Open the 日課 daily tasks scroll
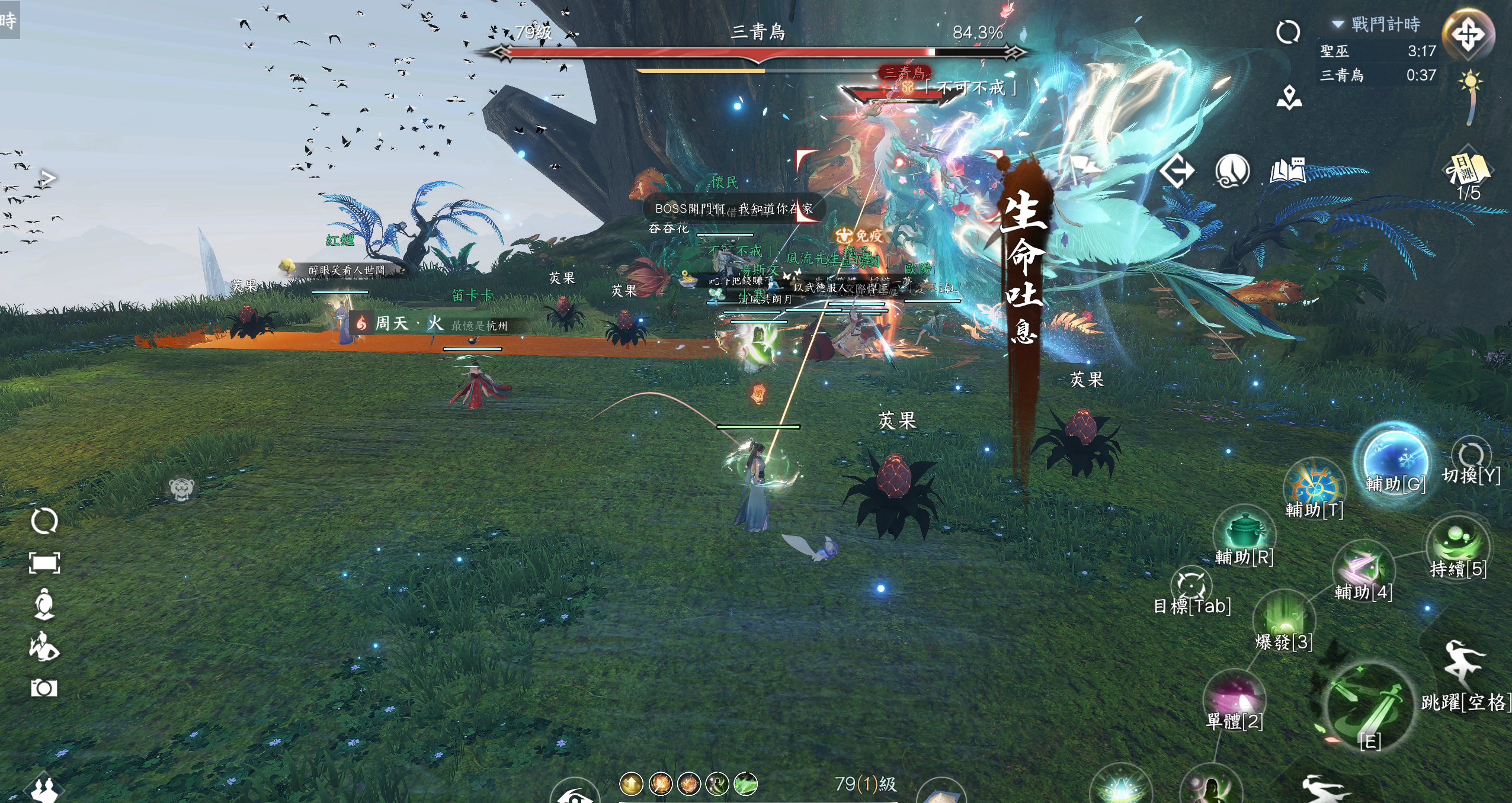The width and height of the screenshot is (1512, 803). tap(1468, 171)
